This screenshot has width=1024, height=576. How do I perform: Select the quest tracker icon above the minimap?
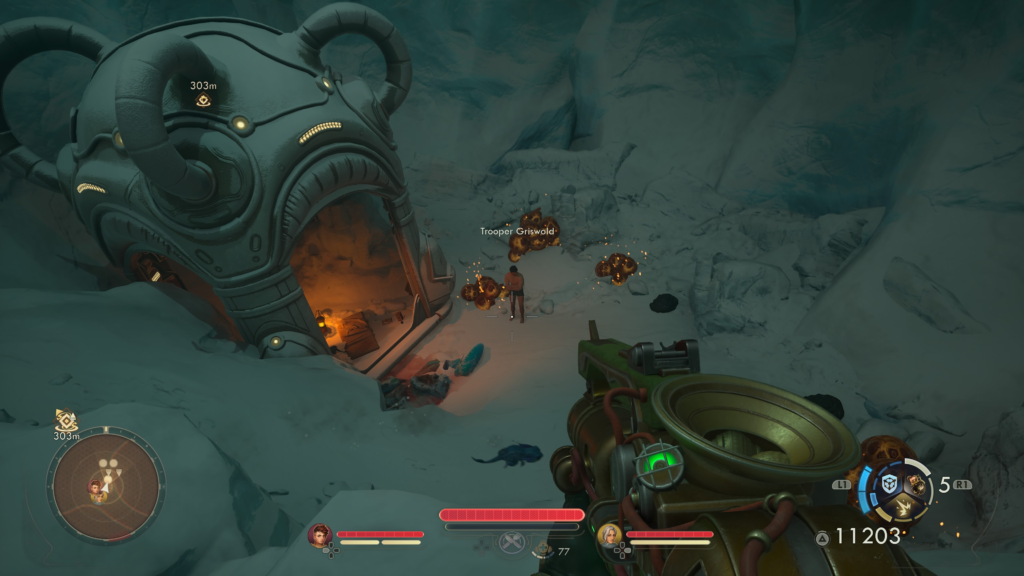66,420
